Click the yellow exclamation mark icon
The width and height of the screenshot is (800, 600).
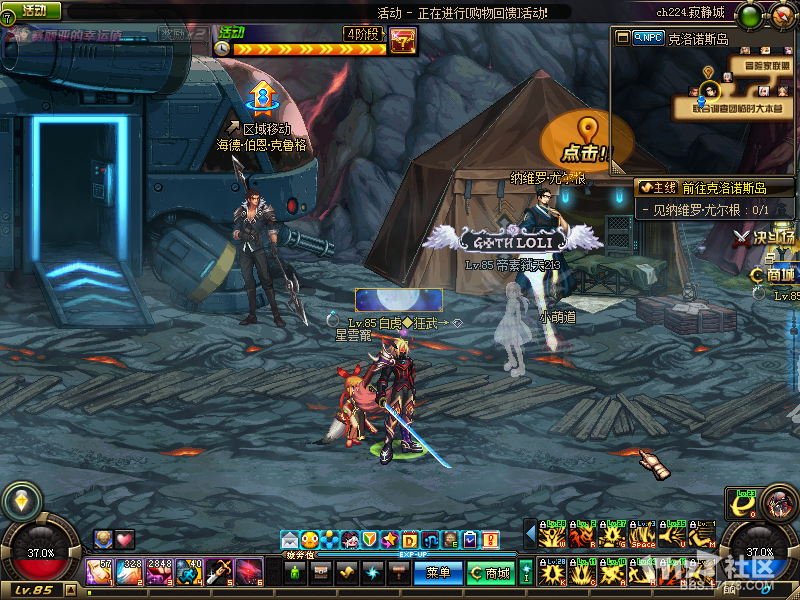[x=490, y=540]
